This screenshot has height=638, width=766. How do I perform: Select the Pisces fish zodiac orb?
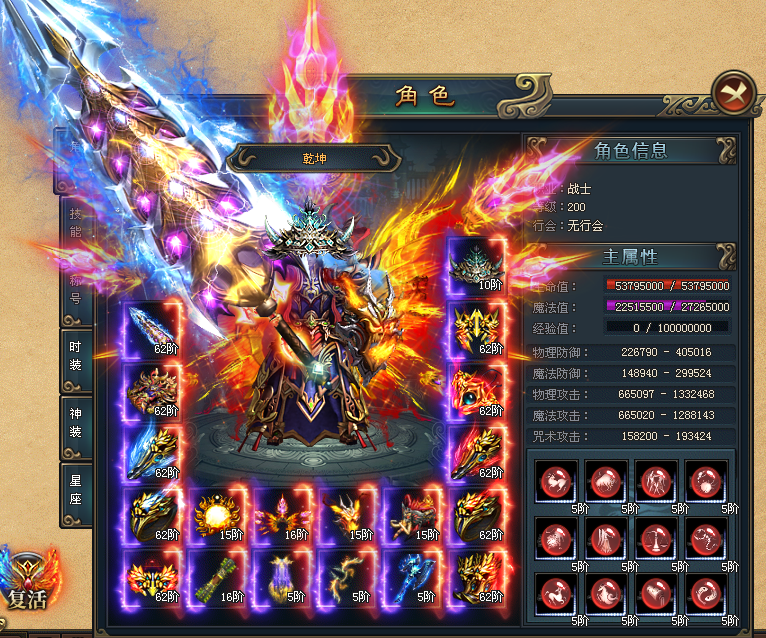[703, 593]
